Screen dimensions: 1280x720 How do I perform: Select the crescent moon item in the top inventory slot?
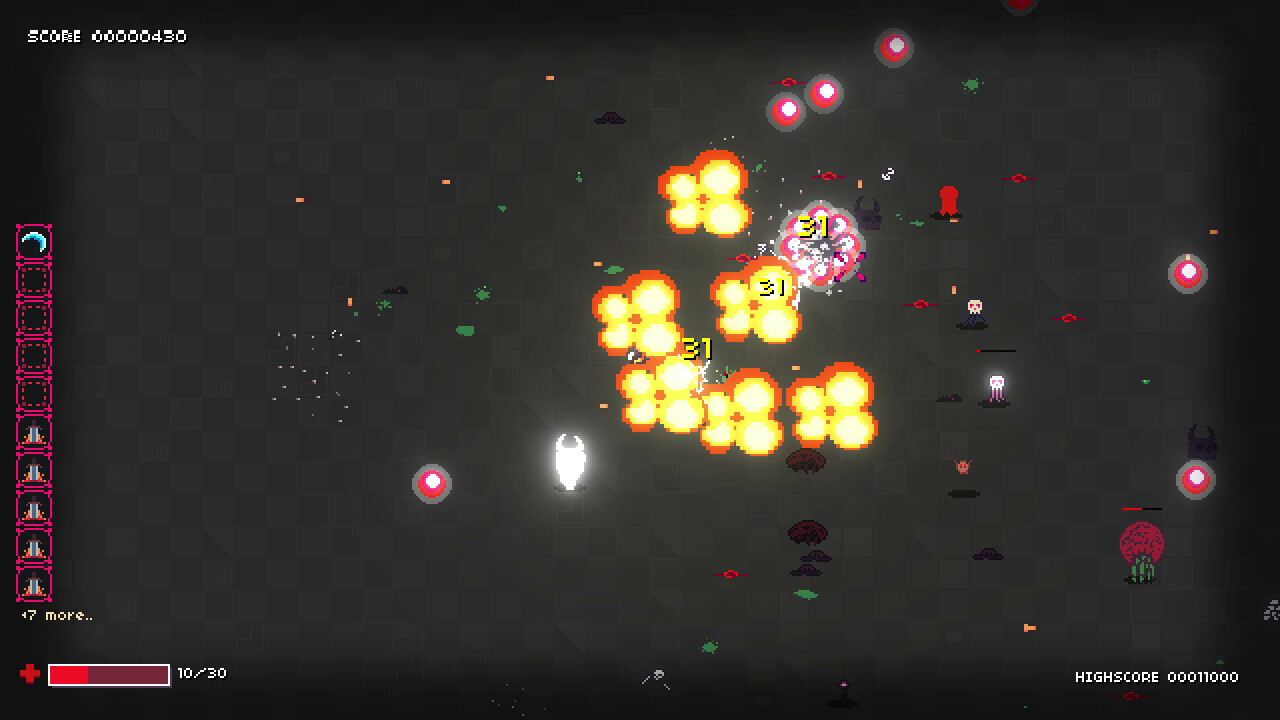click(33, 240)
